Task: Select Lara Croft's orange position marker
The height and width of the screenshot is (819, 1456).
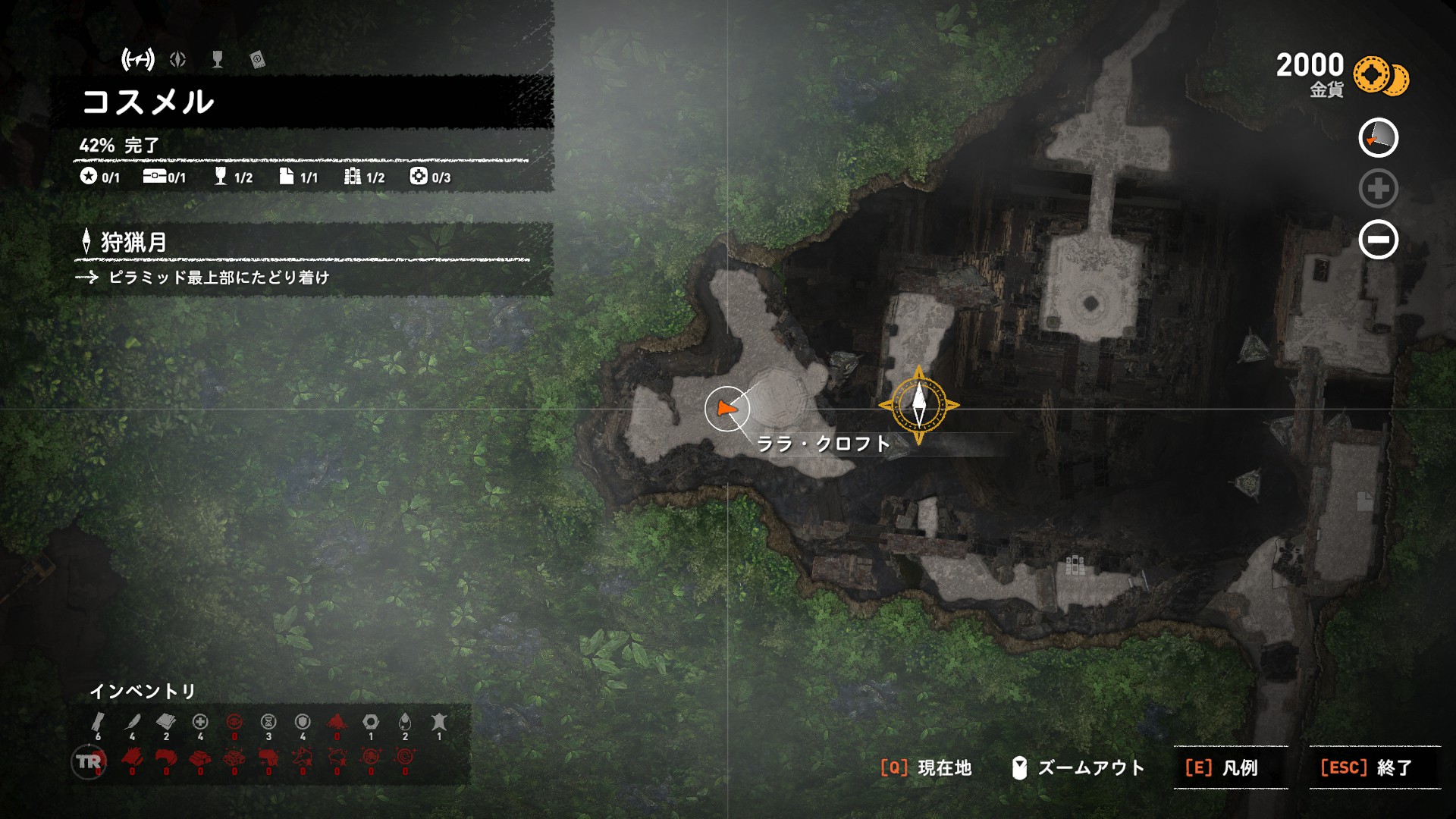Action: pyautogui.click(x=726, y=409)
